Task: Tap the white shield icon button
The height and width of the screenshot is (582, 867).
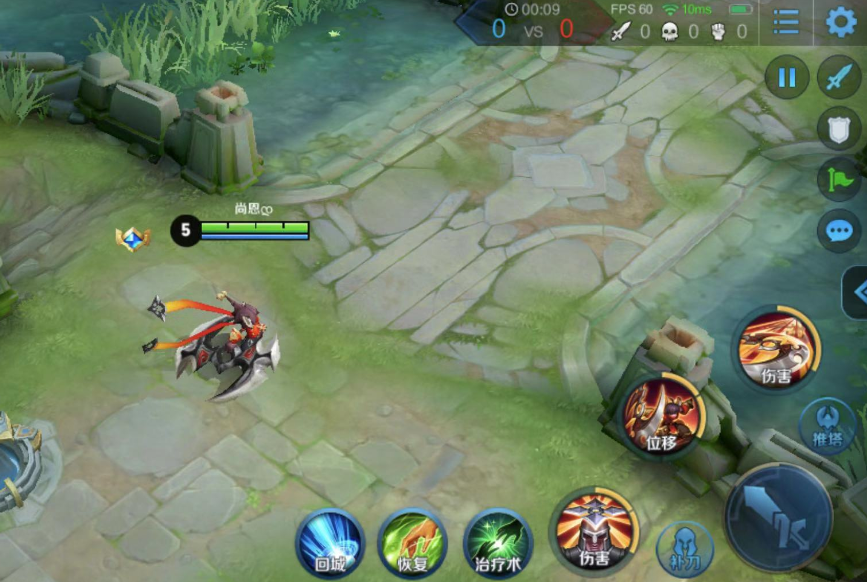Action: (x=838, y=128)
